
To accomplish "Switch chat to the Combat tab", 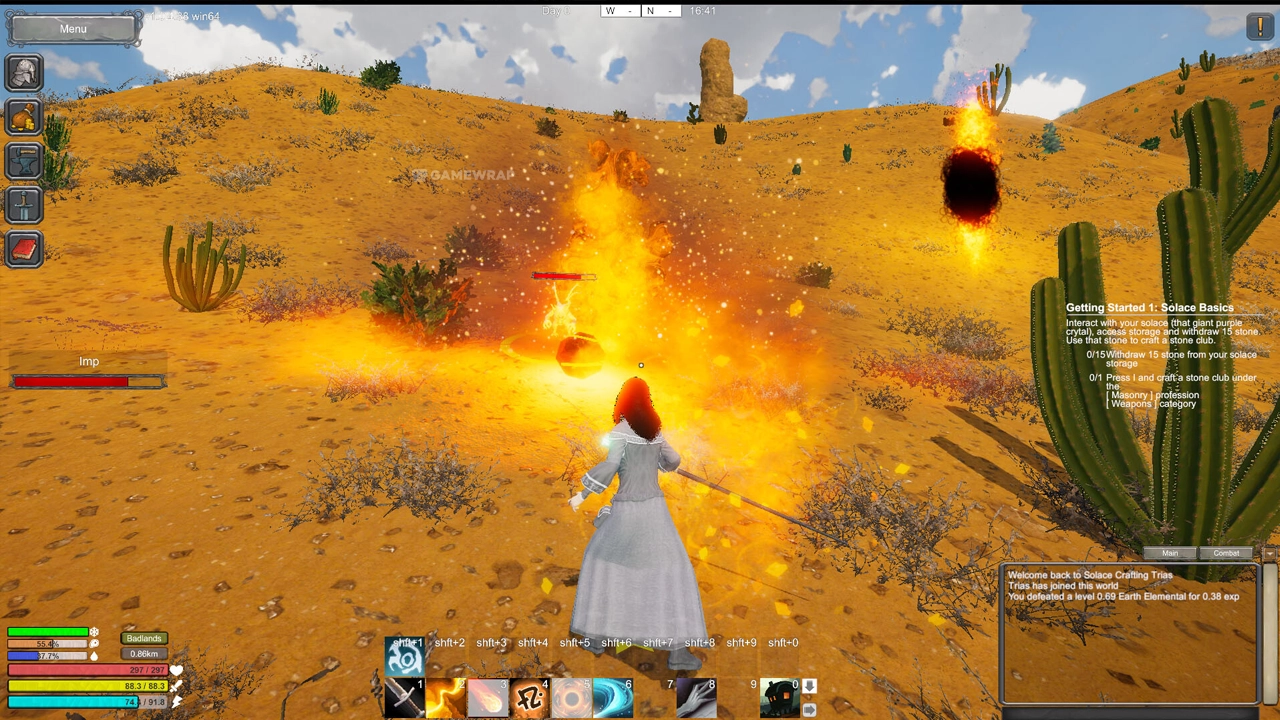I will click(1227, 553).
